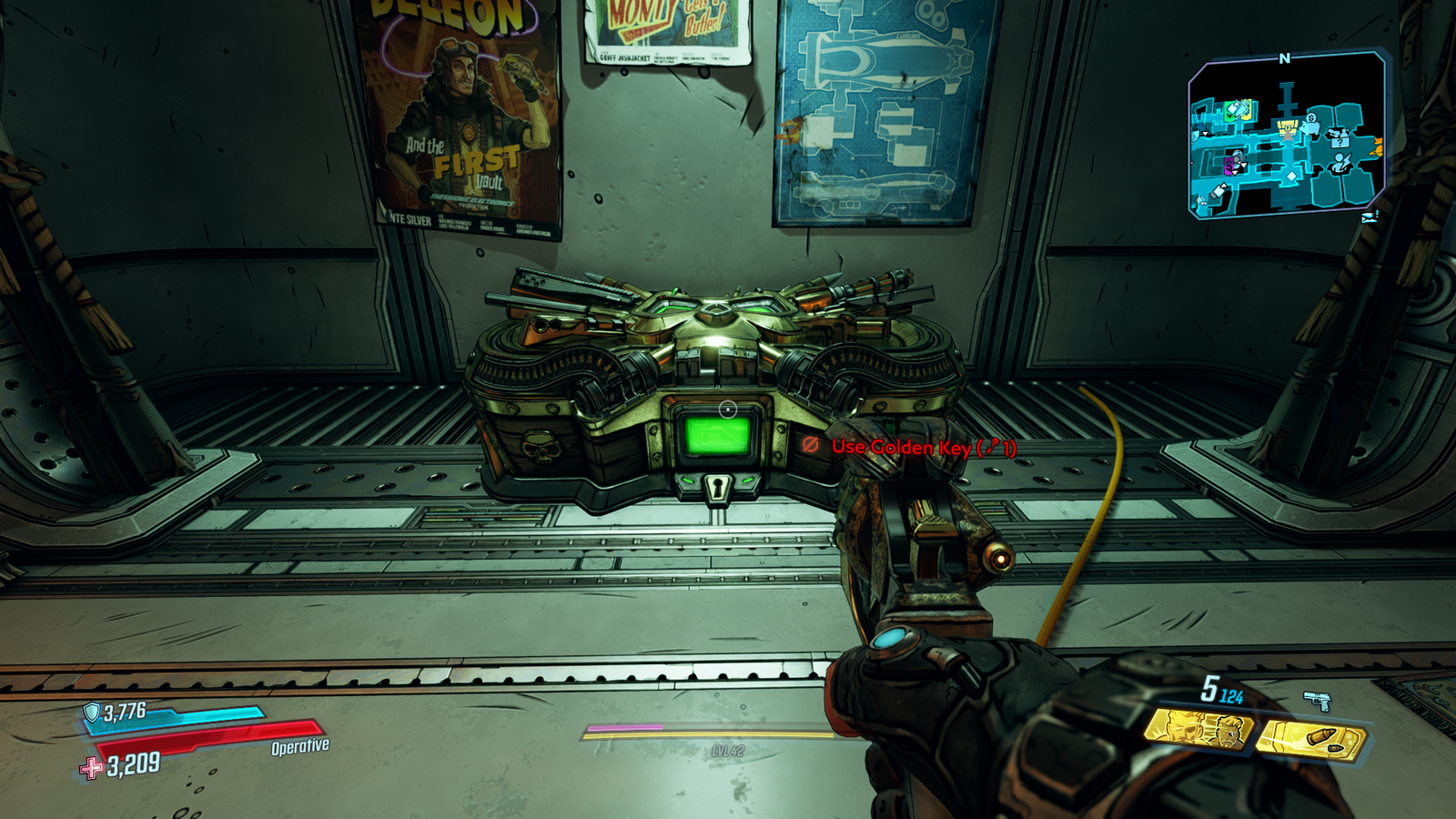Select the golden bullet skill icon
Screen dimensions: 1456x819
point(1311,739)
